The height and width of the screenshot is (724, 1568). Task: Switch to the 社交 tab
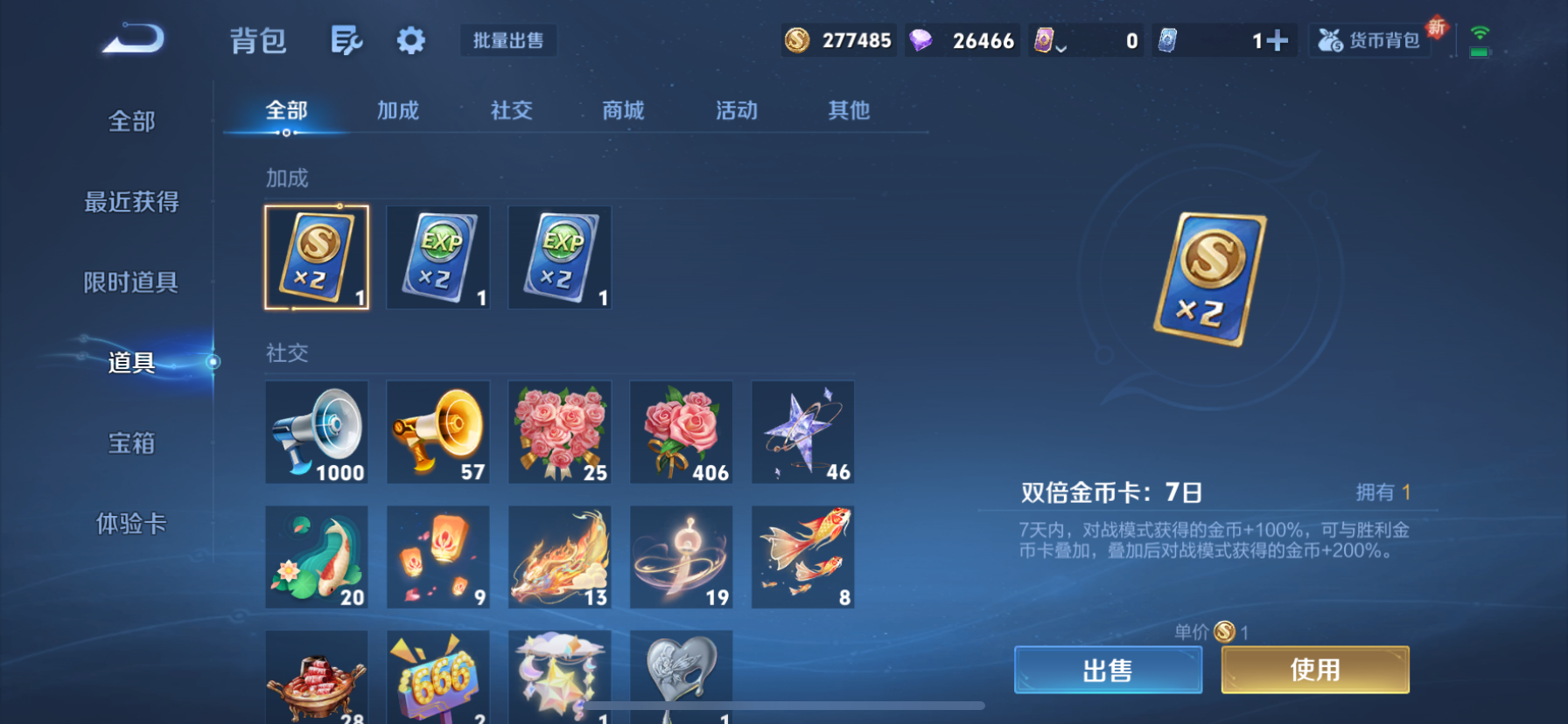(x=510, y=111)
